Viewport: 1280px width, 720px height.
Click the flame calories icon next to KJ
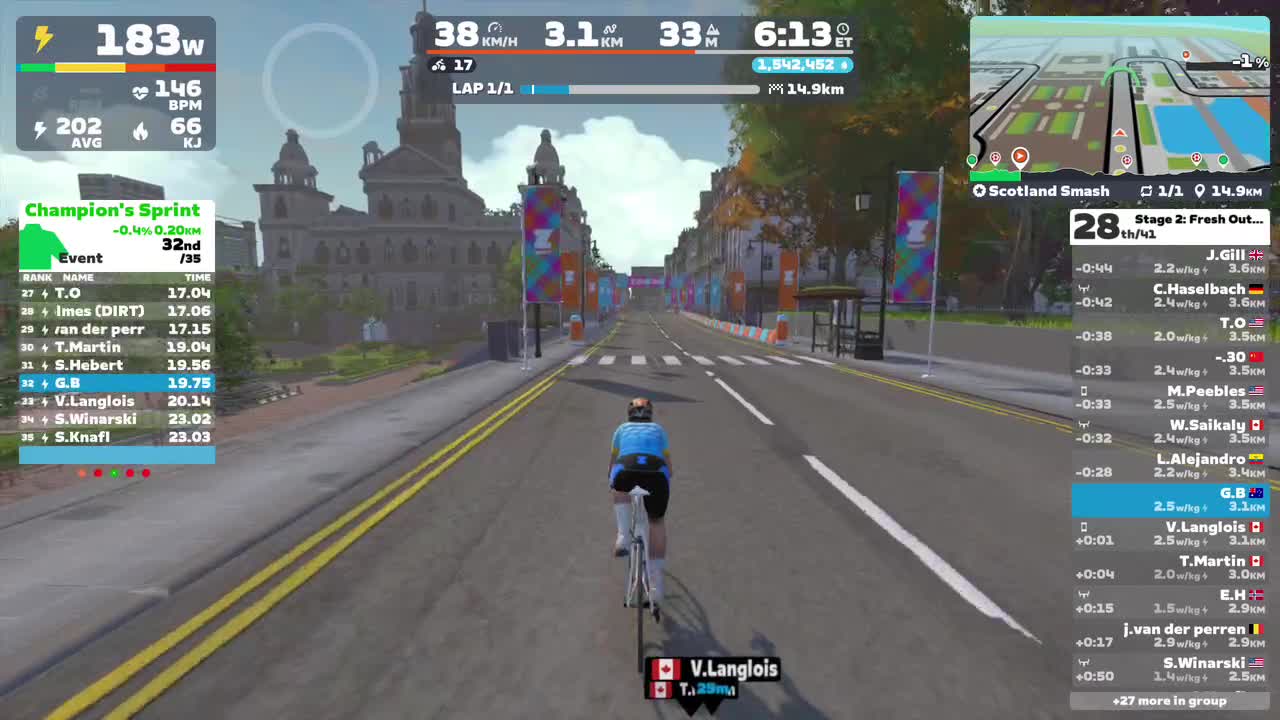(x=141, y=130)
